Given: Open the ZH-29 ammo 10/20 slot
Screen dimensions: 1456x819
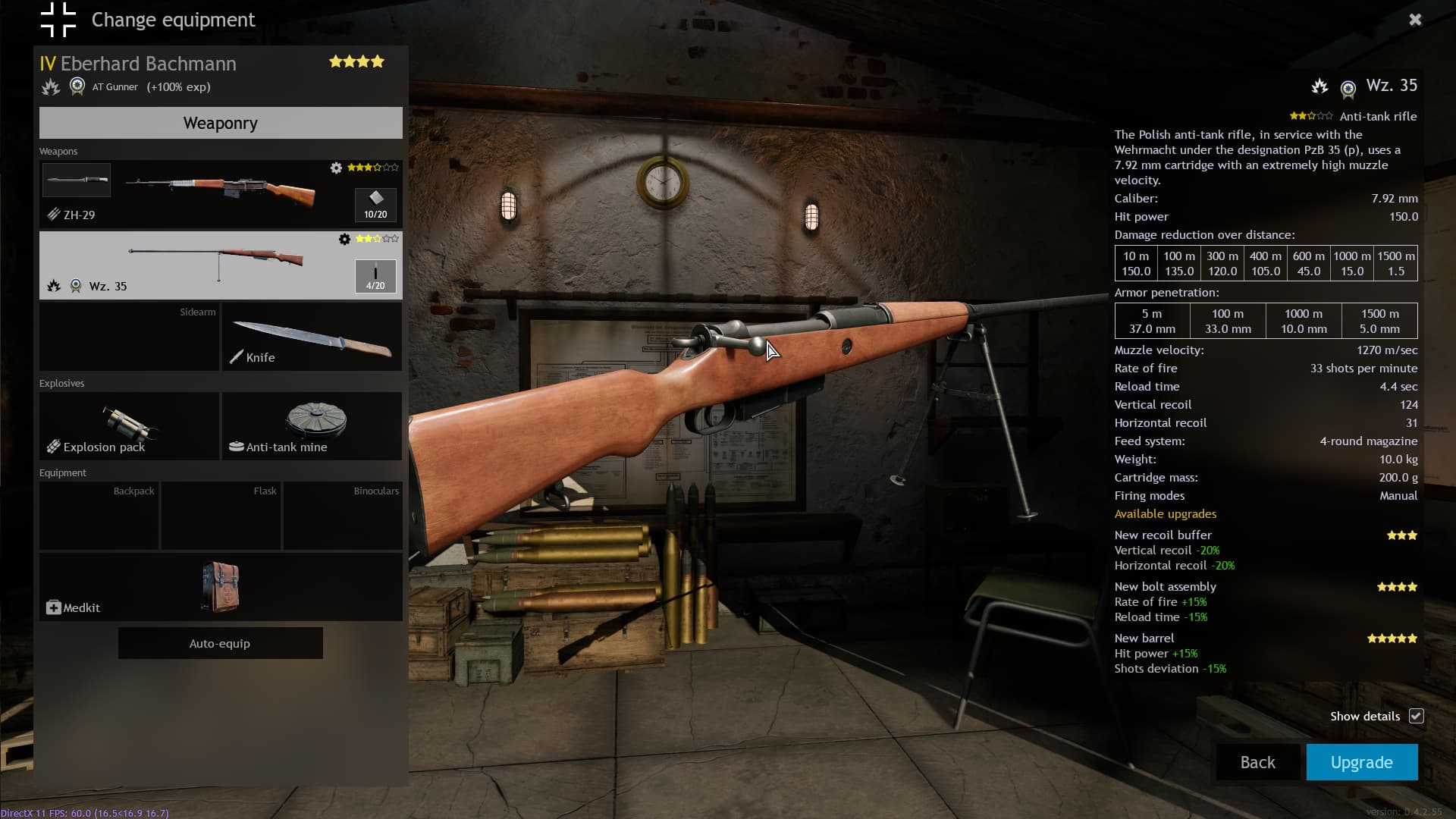Looking at the screenshot, I should tap(375, 205).
